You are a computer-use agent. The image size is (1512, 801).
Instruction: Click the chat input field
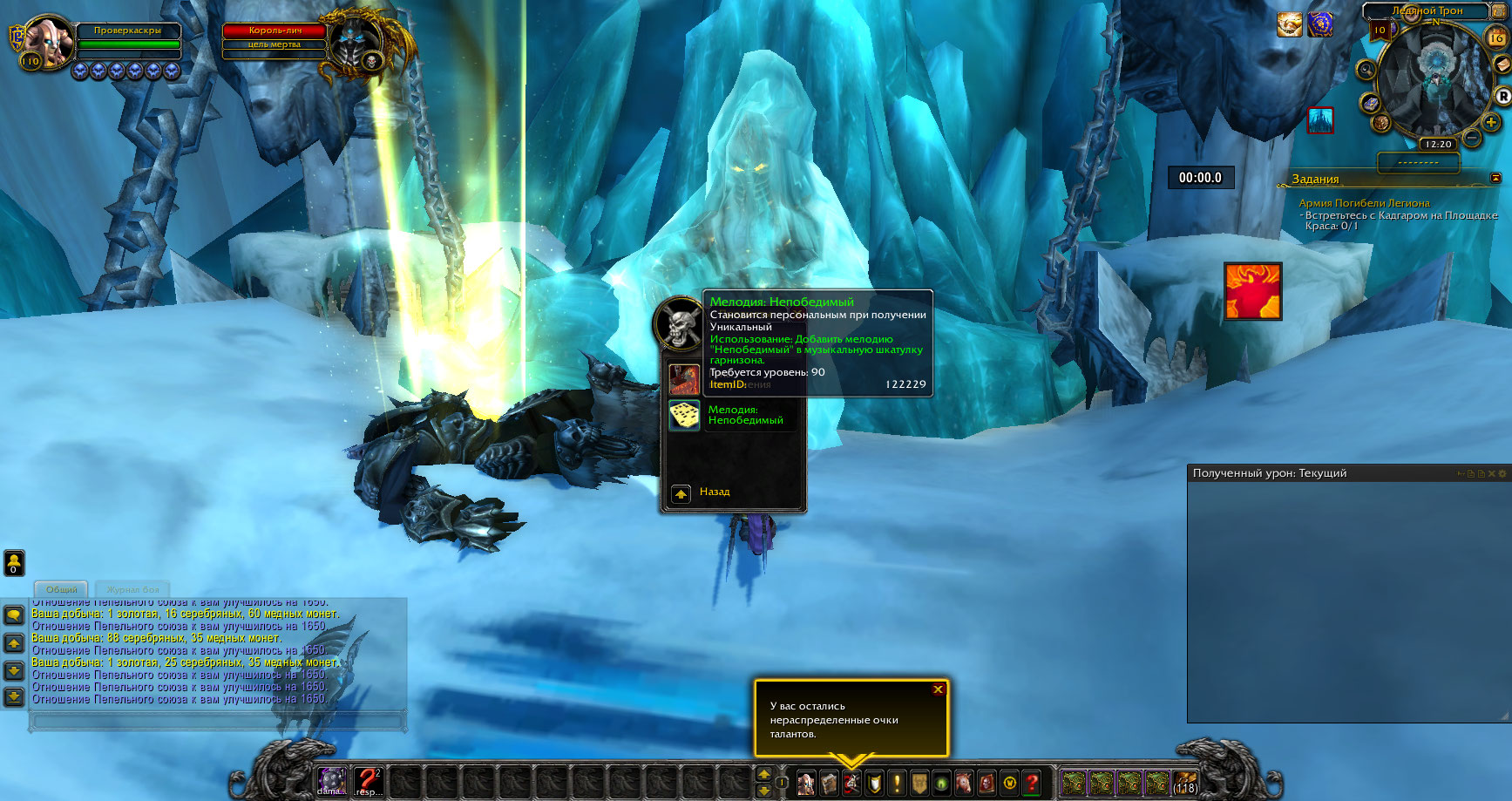pos(218,722)
